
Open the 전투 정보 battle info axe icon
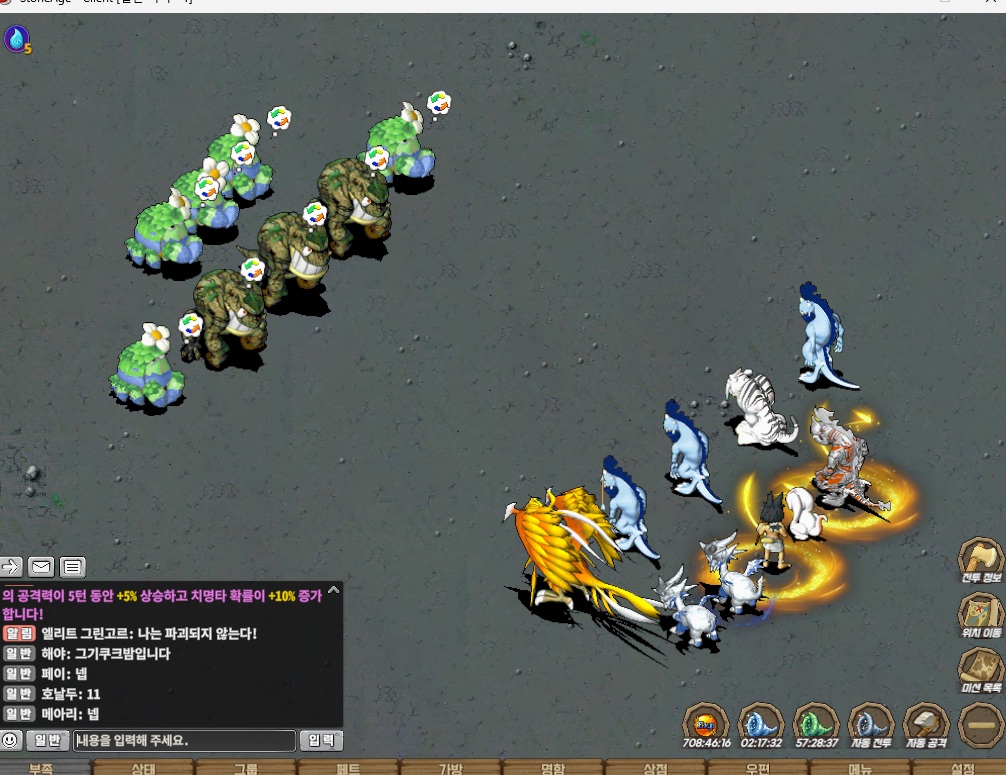coord(980,558)
